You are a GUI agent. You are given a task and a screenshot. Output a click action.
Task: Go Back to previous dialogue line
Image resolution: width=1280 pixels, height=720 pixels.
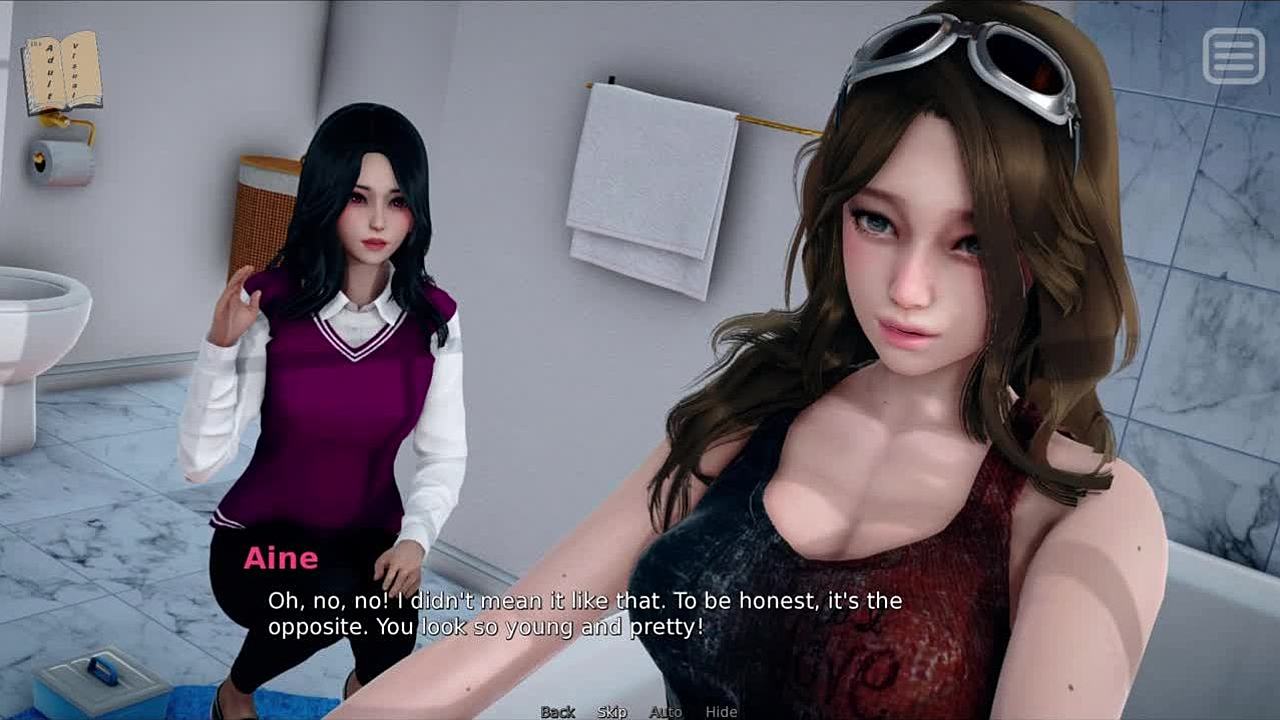click(x=558, y=711)
